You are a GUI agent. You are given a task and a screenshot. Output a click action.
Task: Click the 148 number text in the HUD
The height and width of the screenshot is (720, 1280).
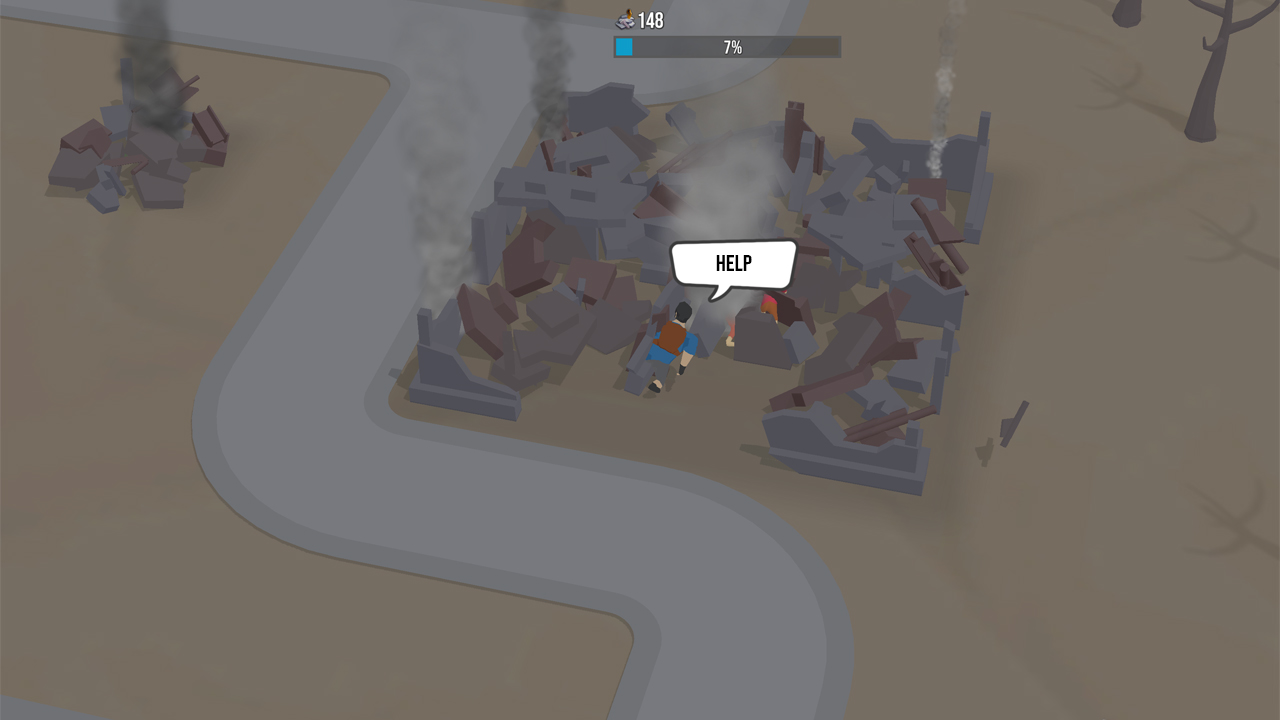(650, 20)
